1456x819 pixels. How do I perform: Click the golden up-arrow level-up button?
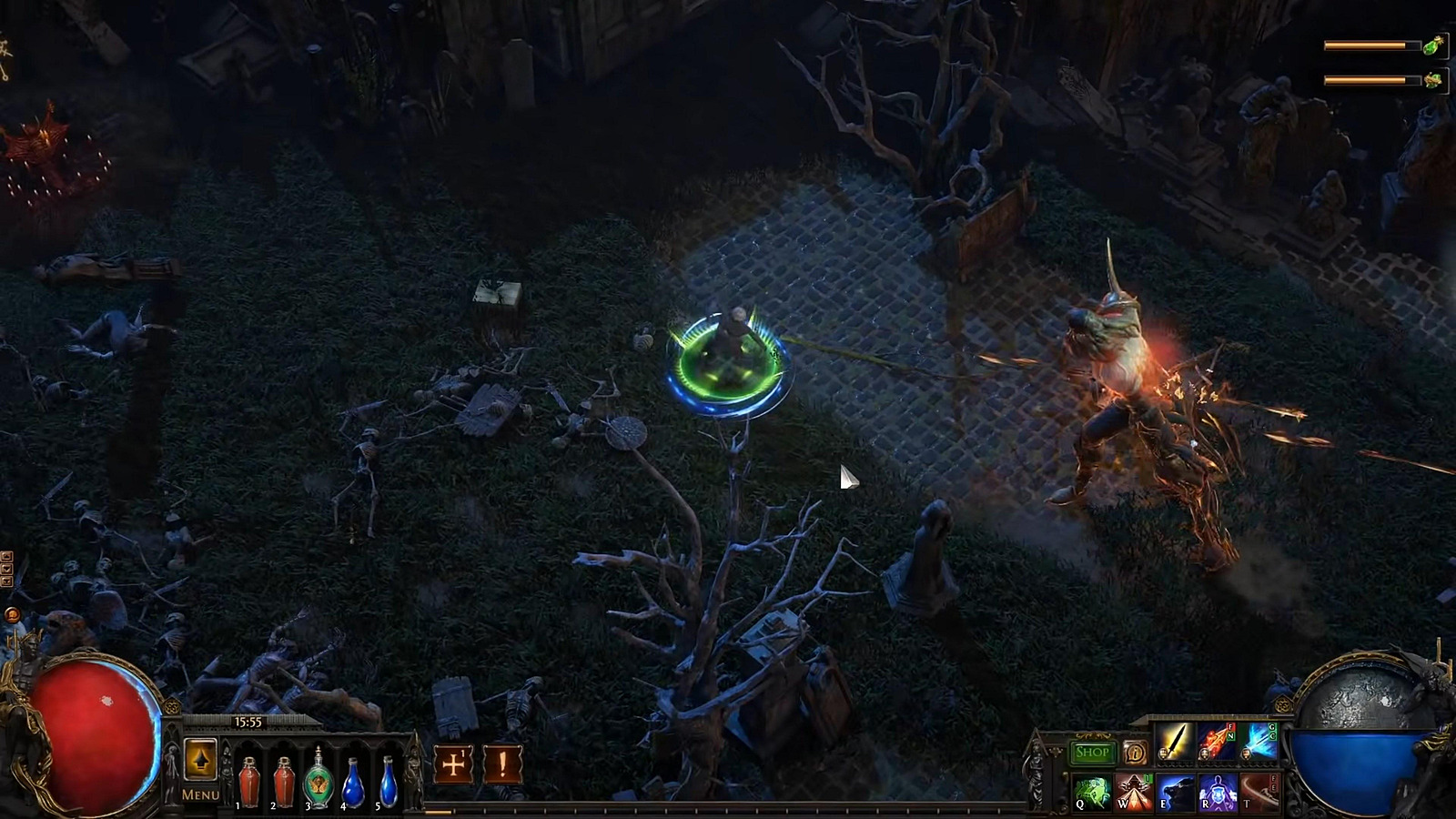click(x=200, y=759)
